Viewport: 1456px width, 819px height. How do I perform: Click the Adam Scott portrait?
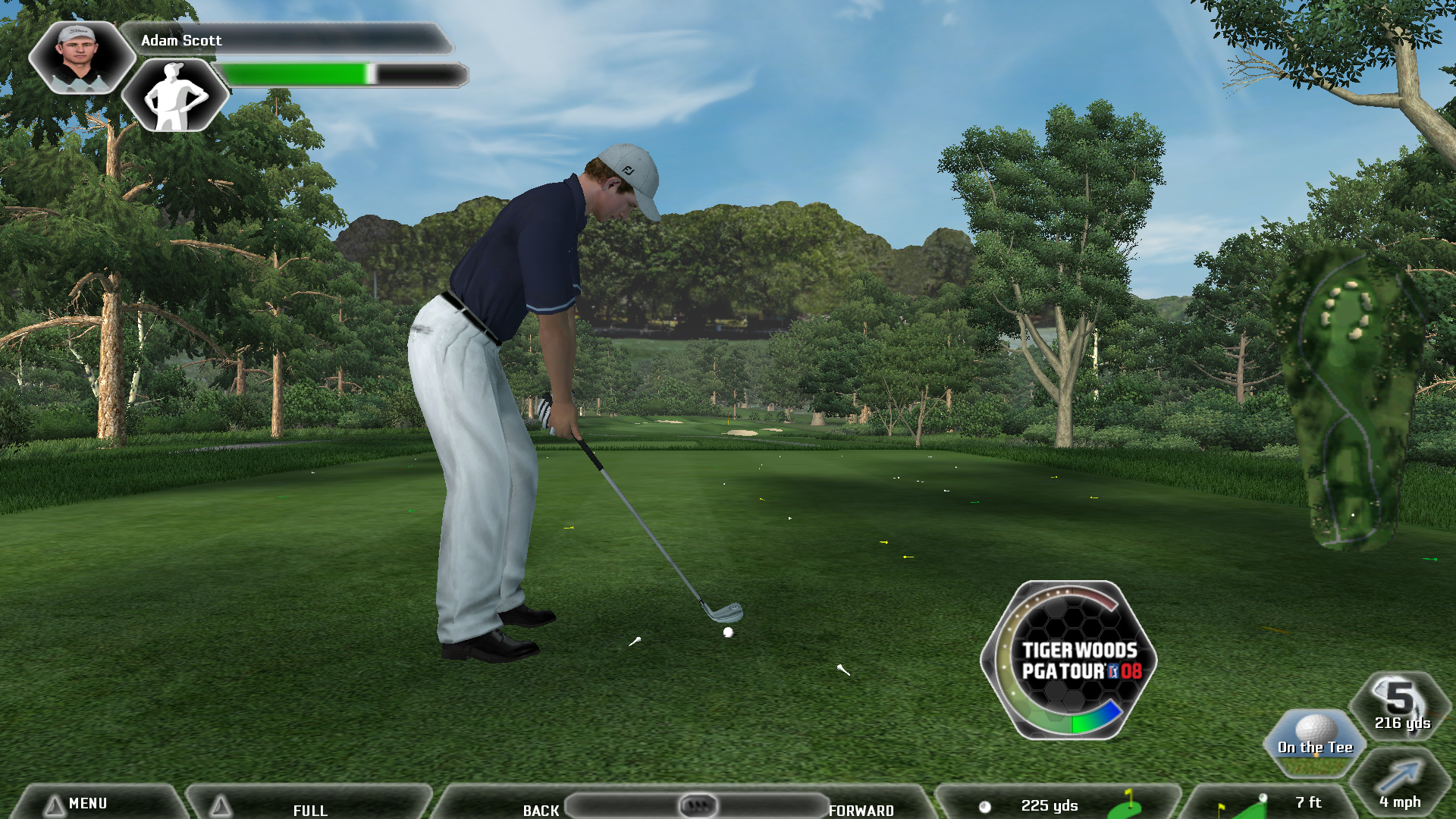tap(79, 56)
